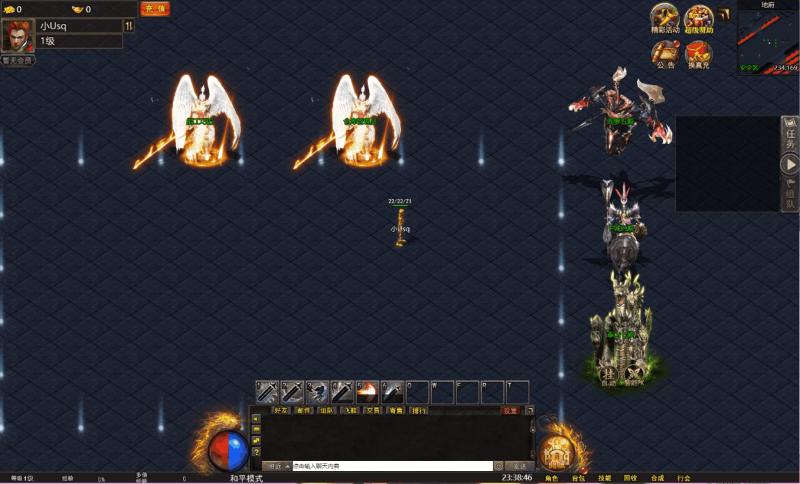The image size is (800, 484).
Task: Select the 好友 friends chat tab
Action: click(279, 410)
